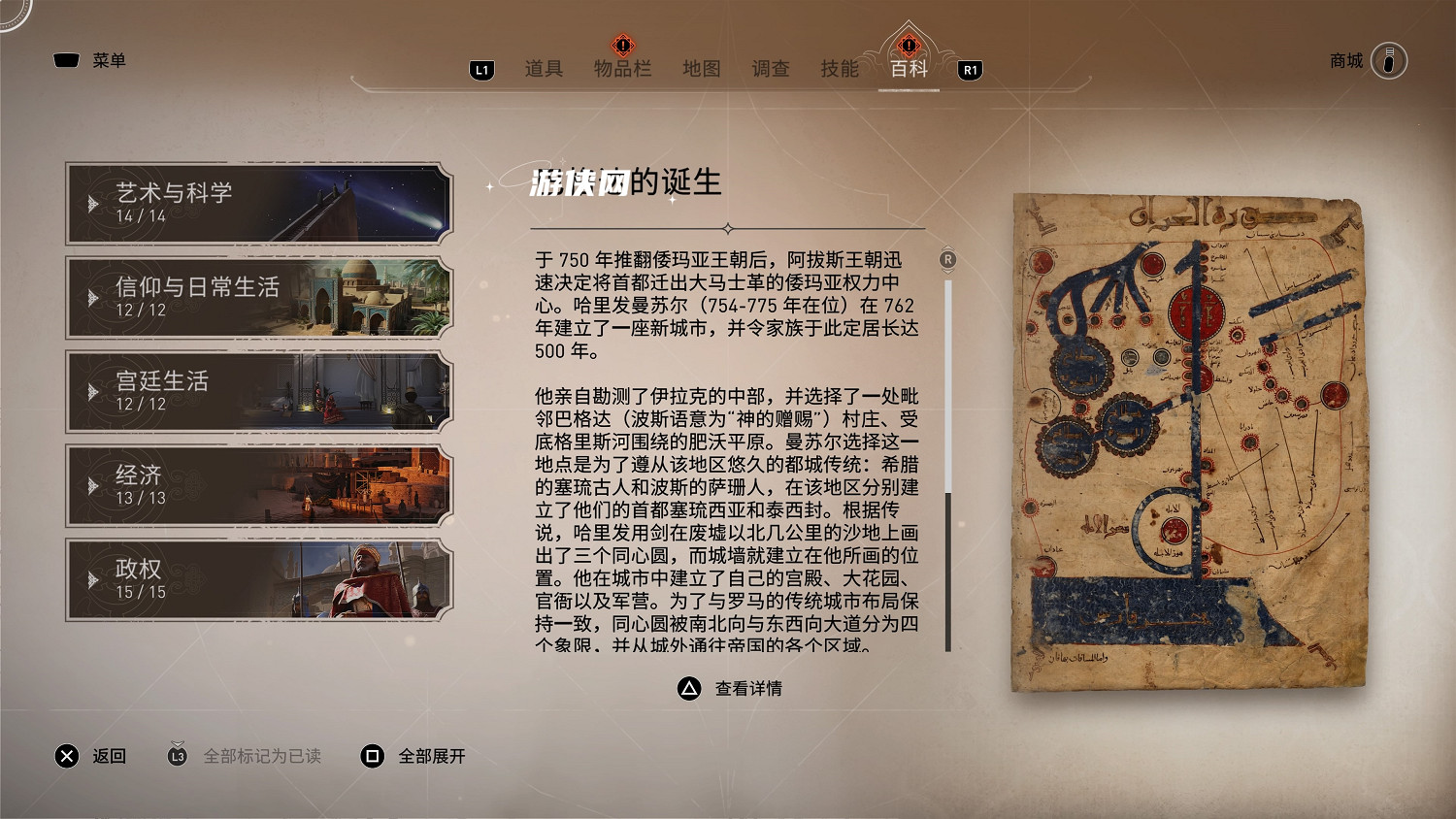Click the R1 shoulder button icon
1456x819 pixels.
[970, 69]
